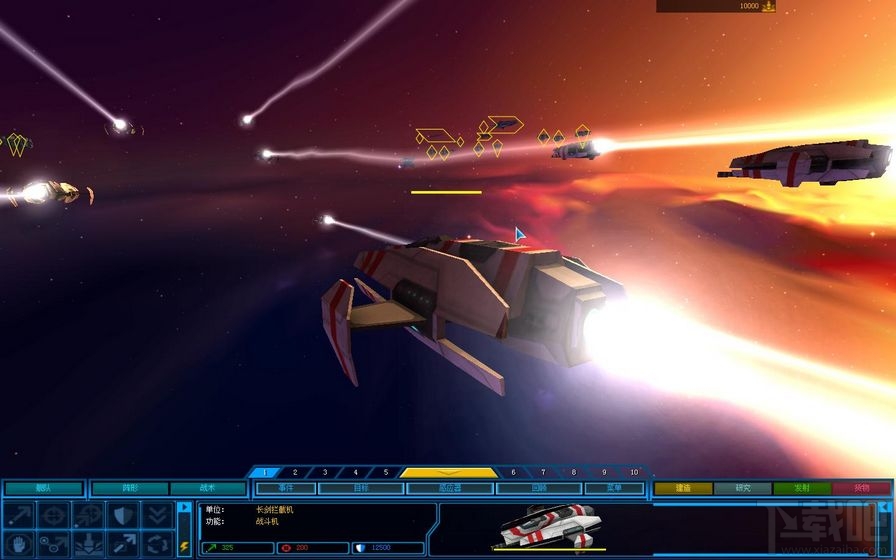Open the yellow 建造 build panel
Screen dimensions: 896x560
683,489
